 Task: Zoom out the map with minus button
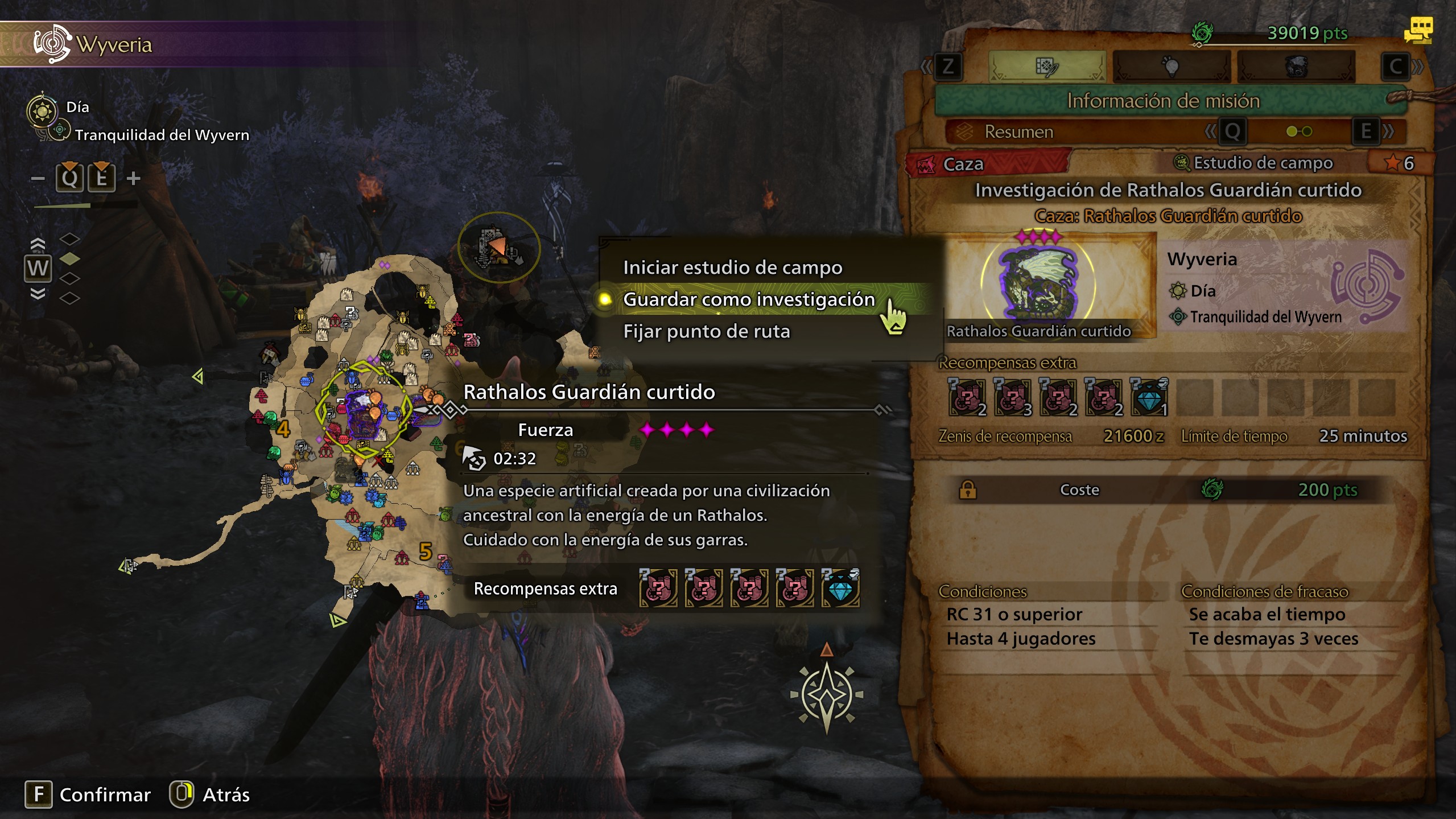pos(38,179)
